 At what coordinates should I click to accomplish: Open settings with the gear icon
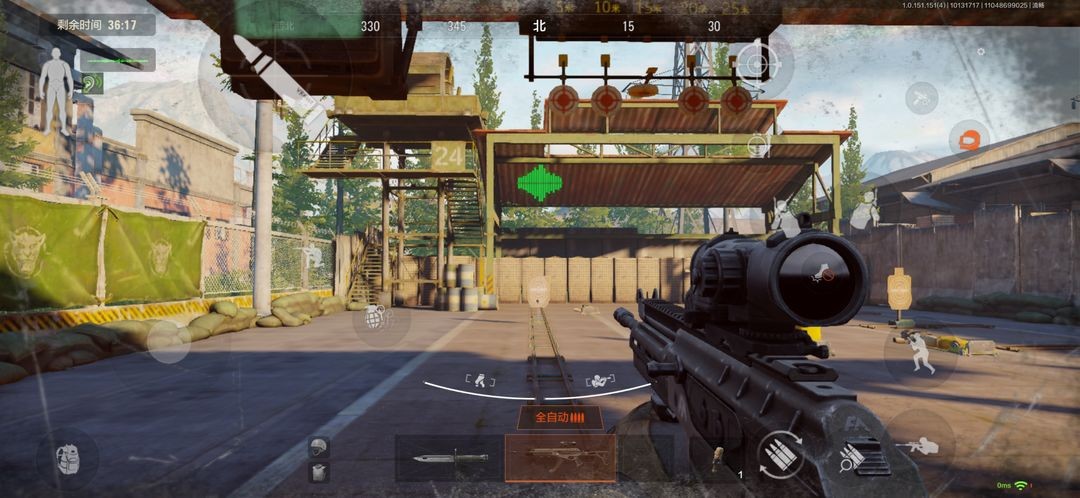[x=981, y=51]
